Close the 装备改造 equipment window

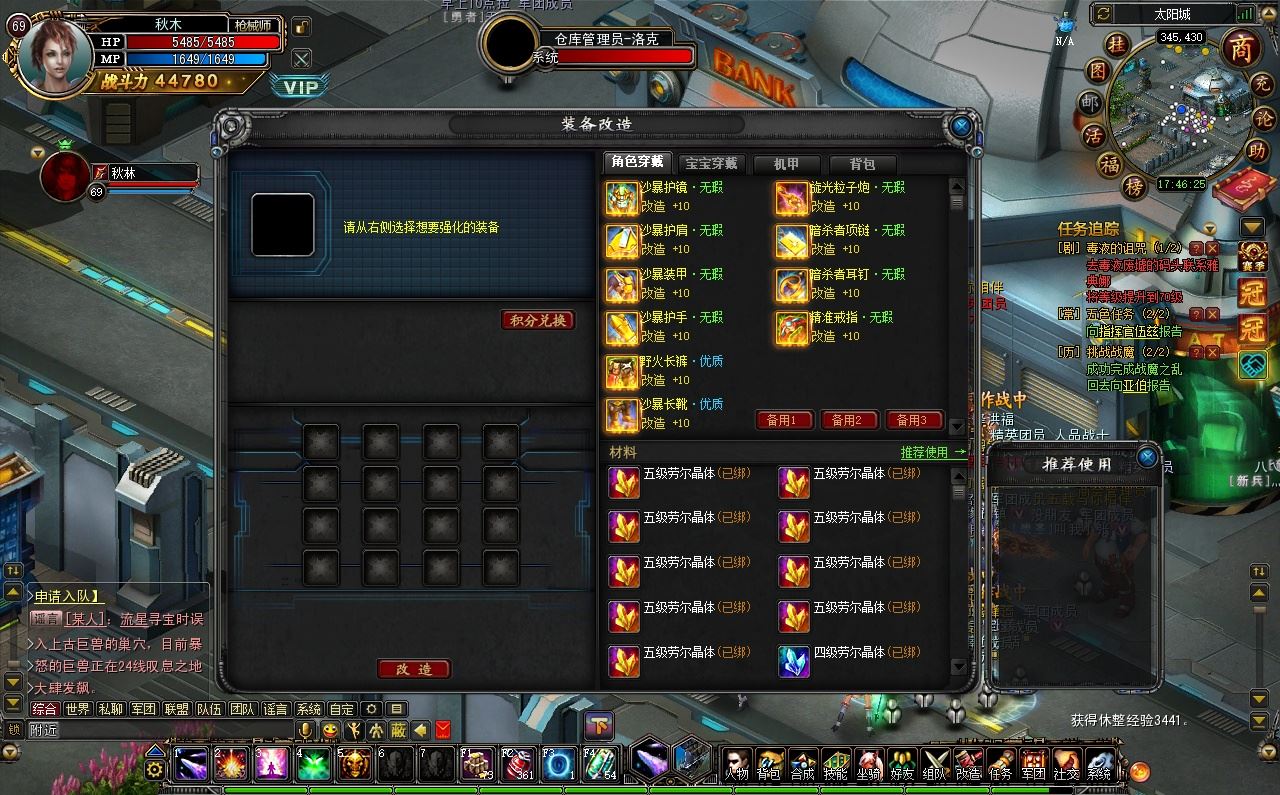point(960,127)
